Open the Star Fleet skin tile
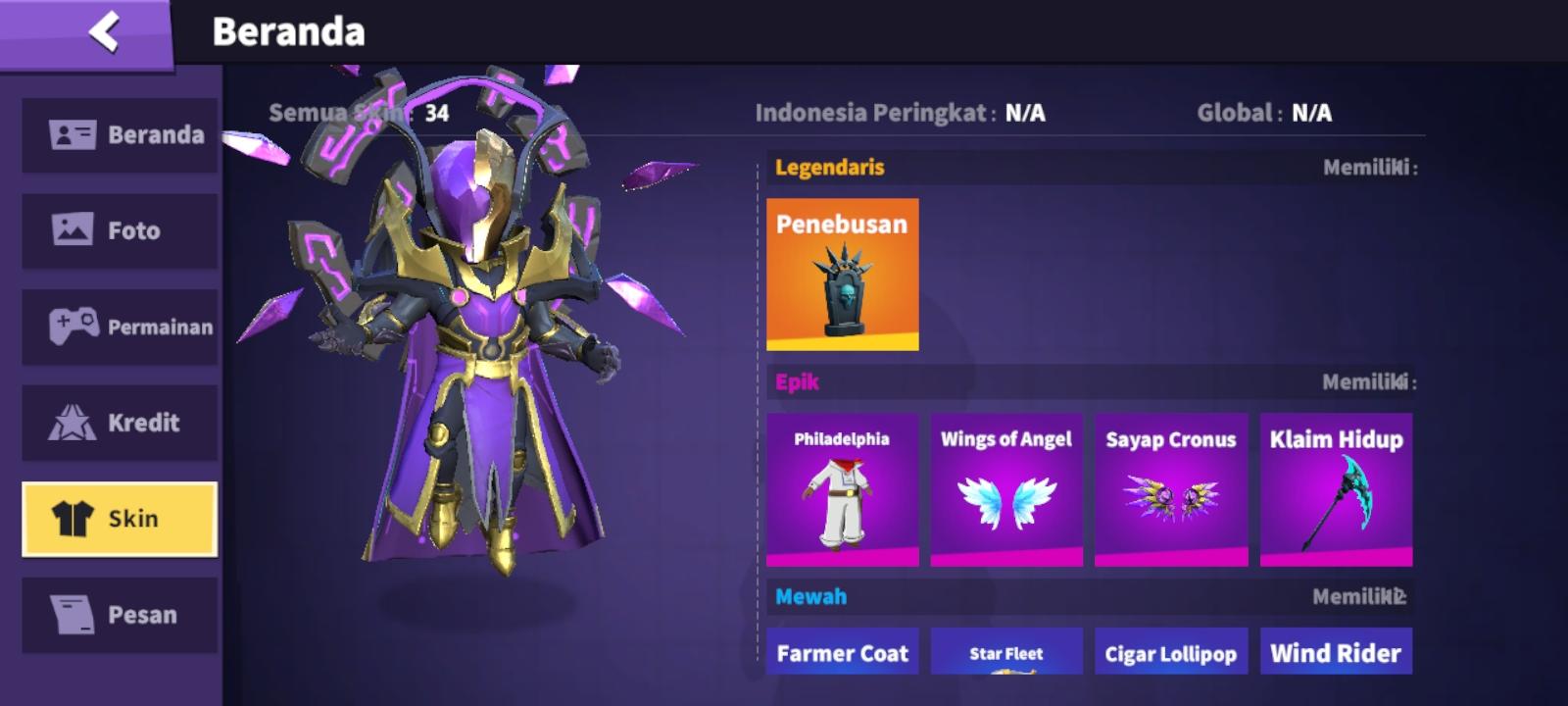Viewport: 1568px width, 706px height. [x=1006, y=652]
